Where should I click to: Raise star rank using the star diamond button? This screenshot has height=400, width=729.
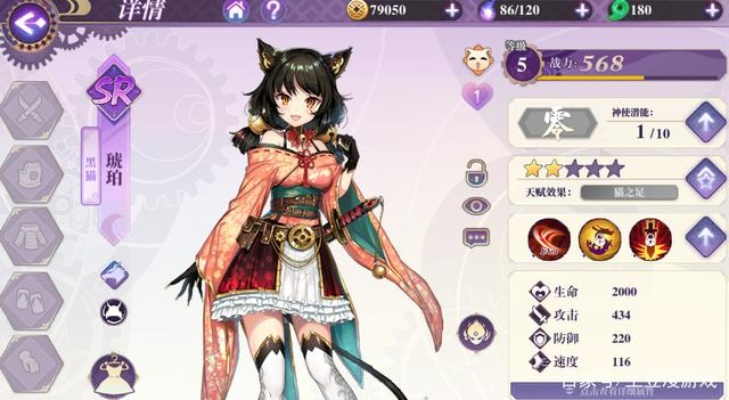pyautogui.click(x=706, y=178)
